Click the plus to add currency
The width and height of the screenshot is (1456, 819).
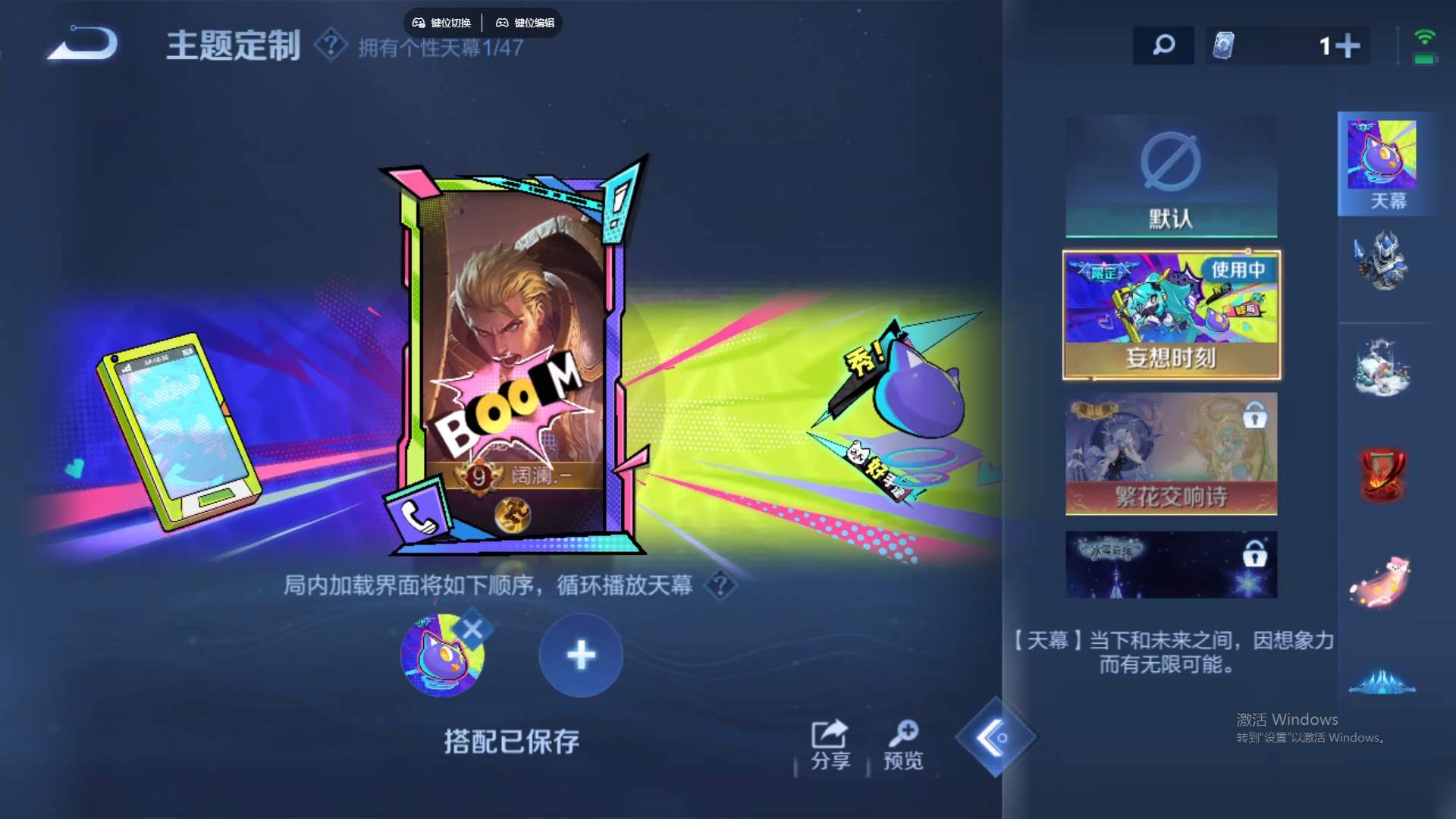[1349, 45]
